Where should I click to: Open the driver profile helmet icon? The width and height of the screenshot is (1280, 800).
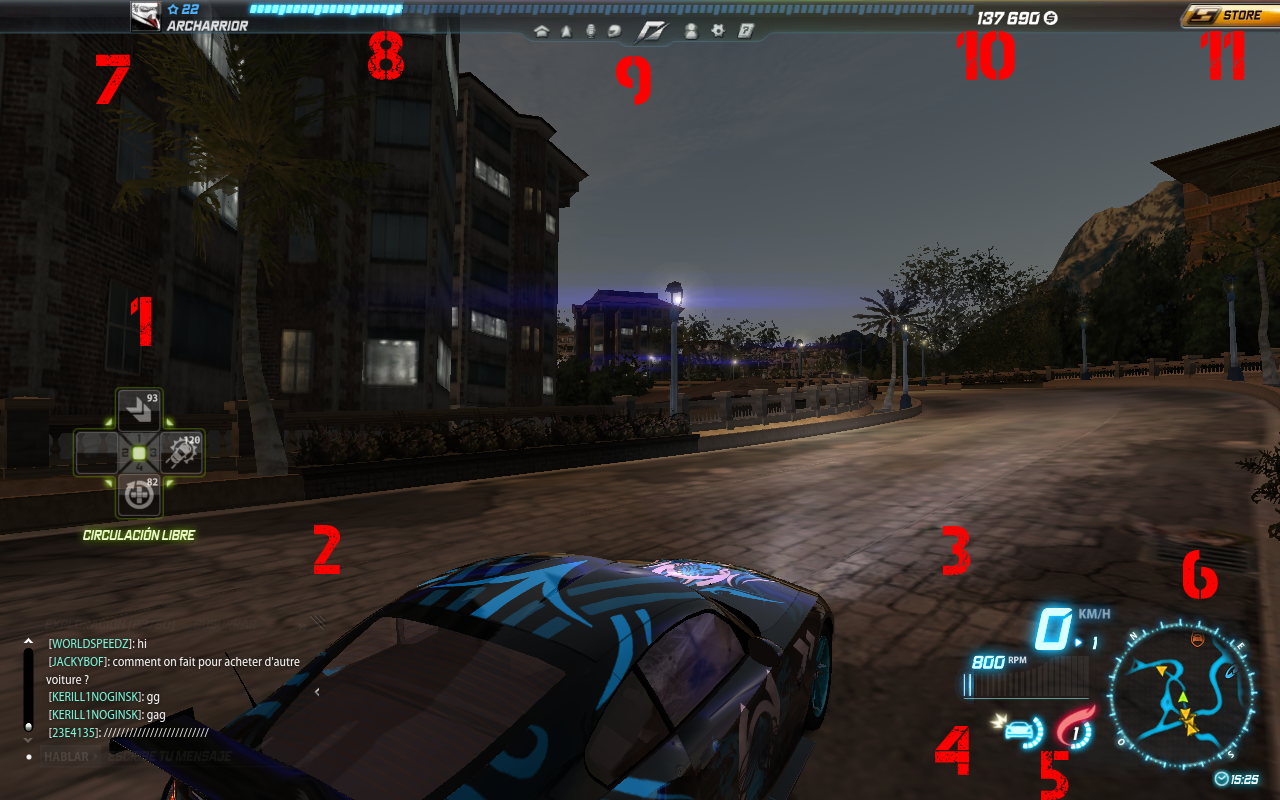615,31
